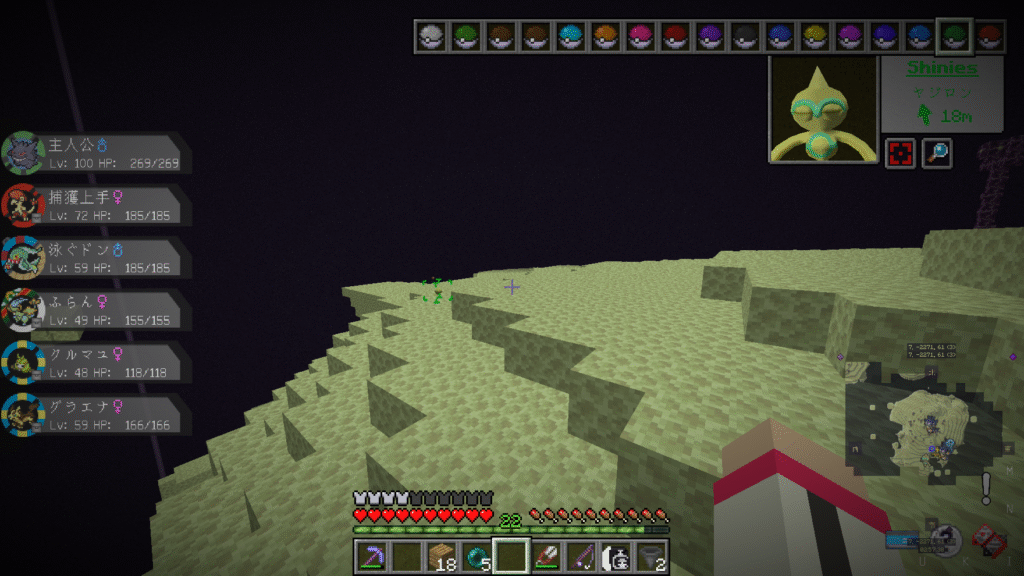This screenshot has width=1024, height=576.
Task: Select the white badge item hotbar slot
Action: (x=618, y=556)
